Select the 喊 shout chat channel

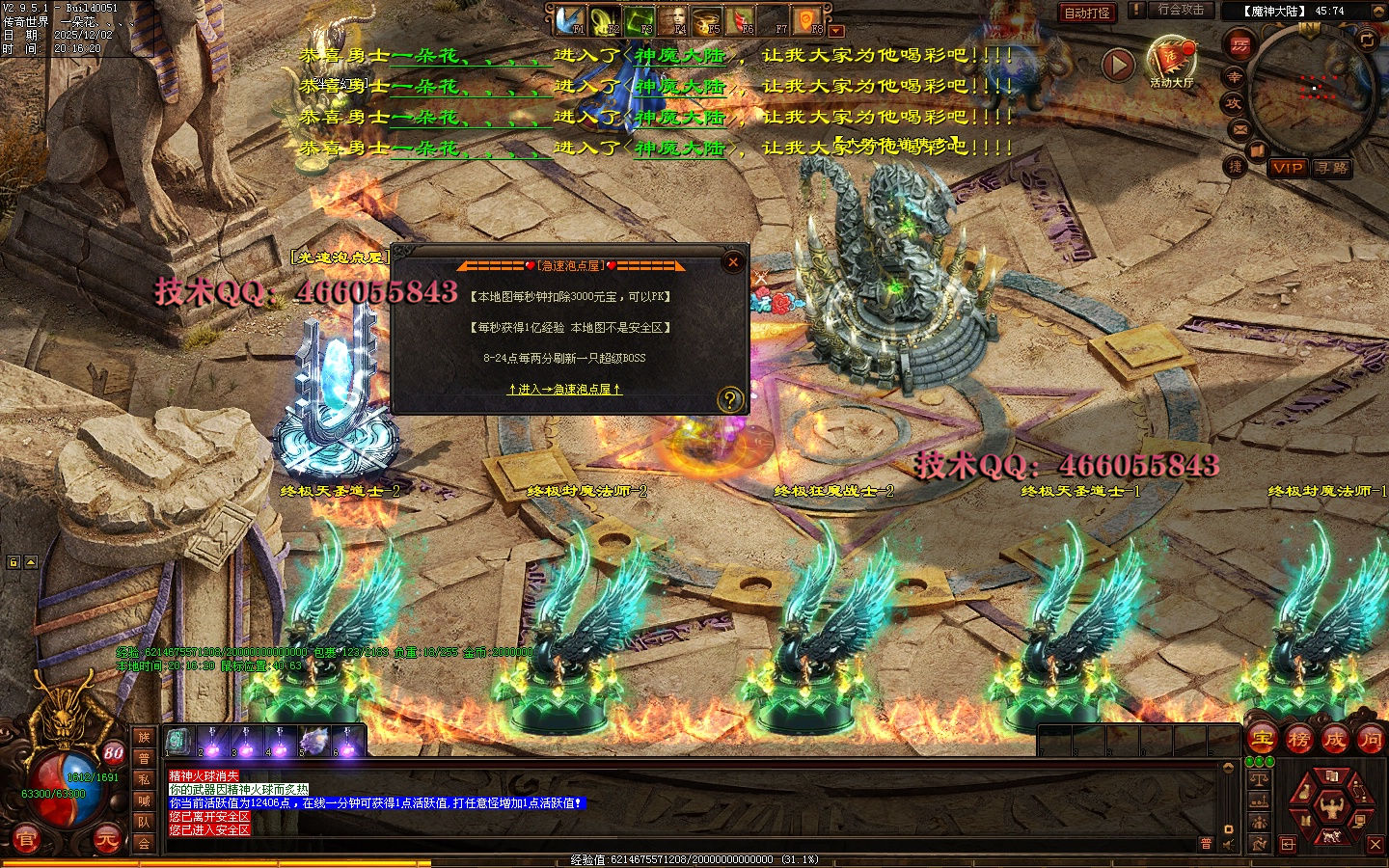click(x=144, y=800)
